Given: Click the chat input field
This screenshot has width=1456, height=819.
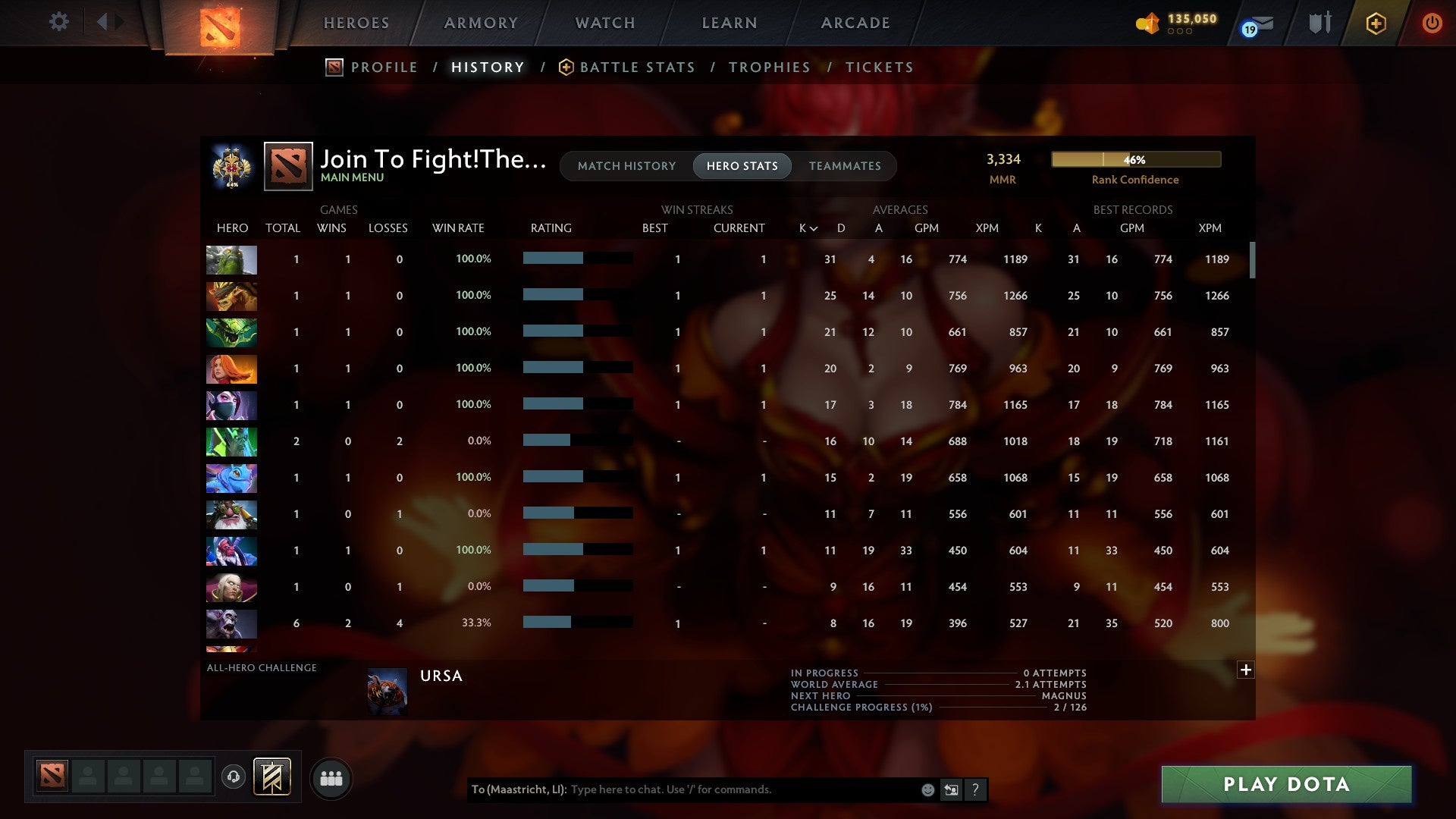Looking at the screenshot, I should (720, 789).
